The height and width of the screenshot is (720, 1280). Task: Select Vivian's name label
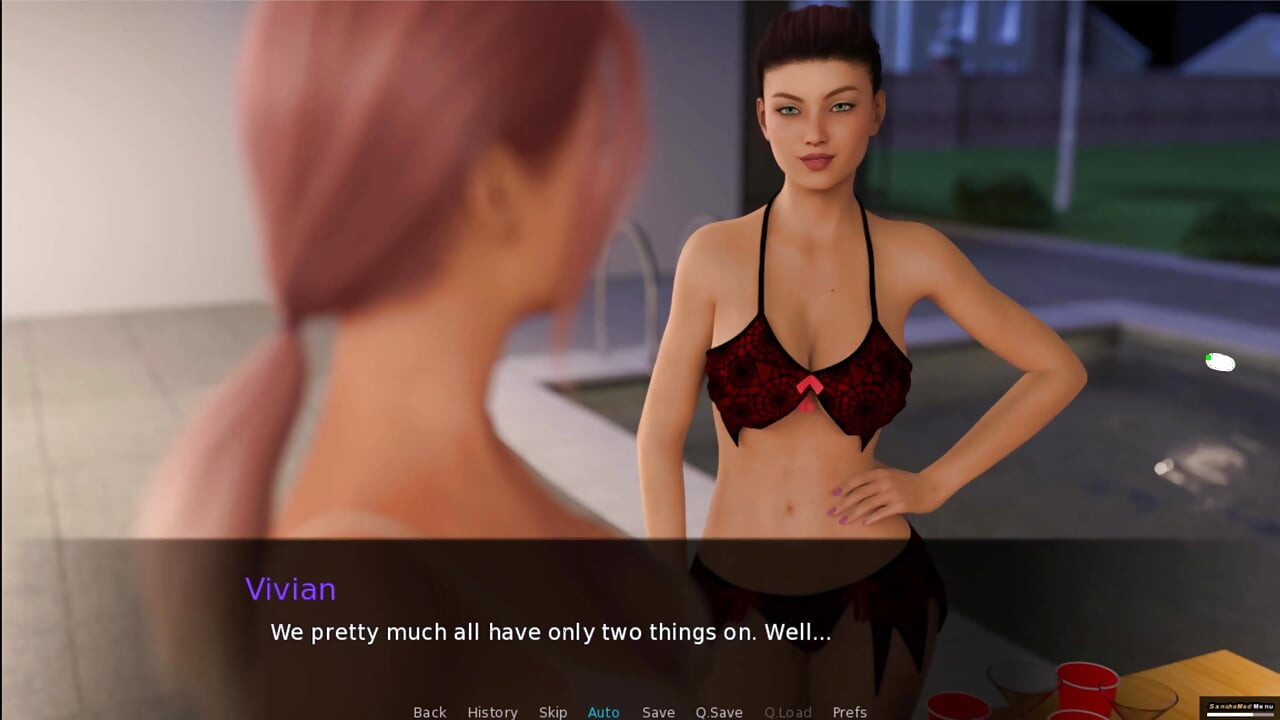coord(291,589)
